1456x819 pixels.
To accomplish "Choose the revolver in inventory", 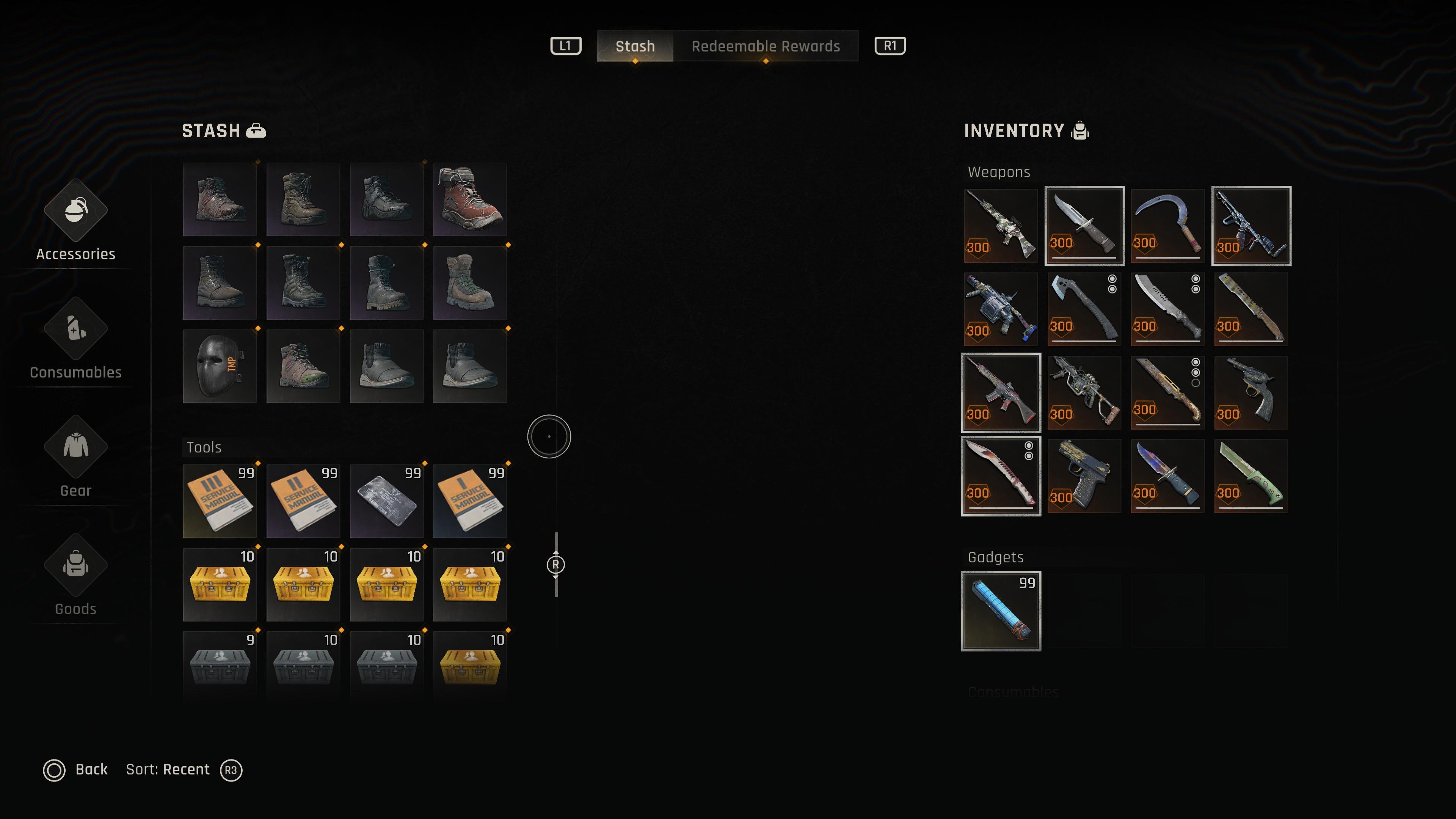I will (1251, 392).
